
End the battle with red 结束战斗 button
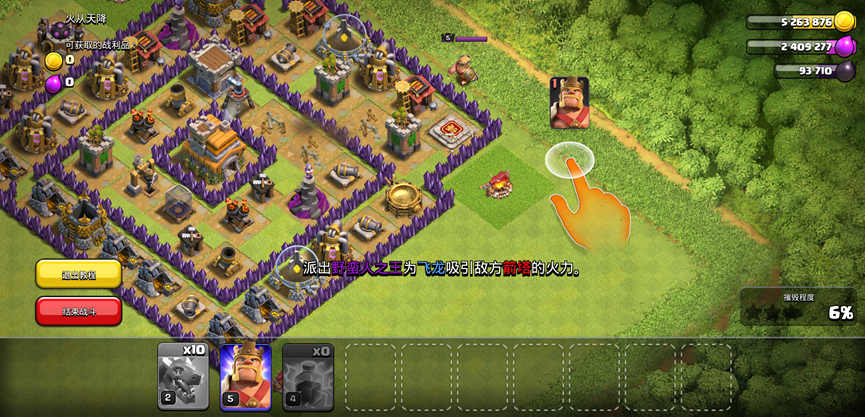pyautogui.click(x=78, y=311)
